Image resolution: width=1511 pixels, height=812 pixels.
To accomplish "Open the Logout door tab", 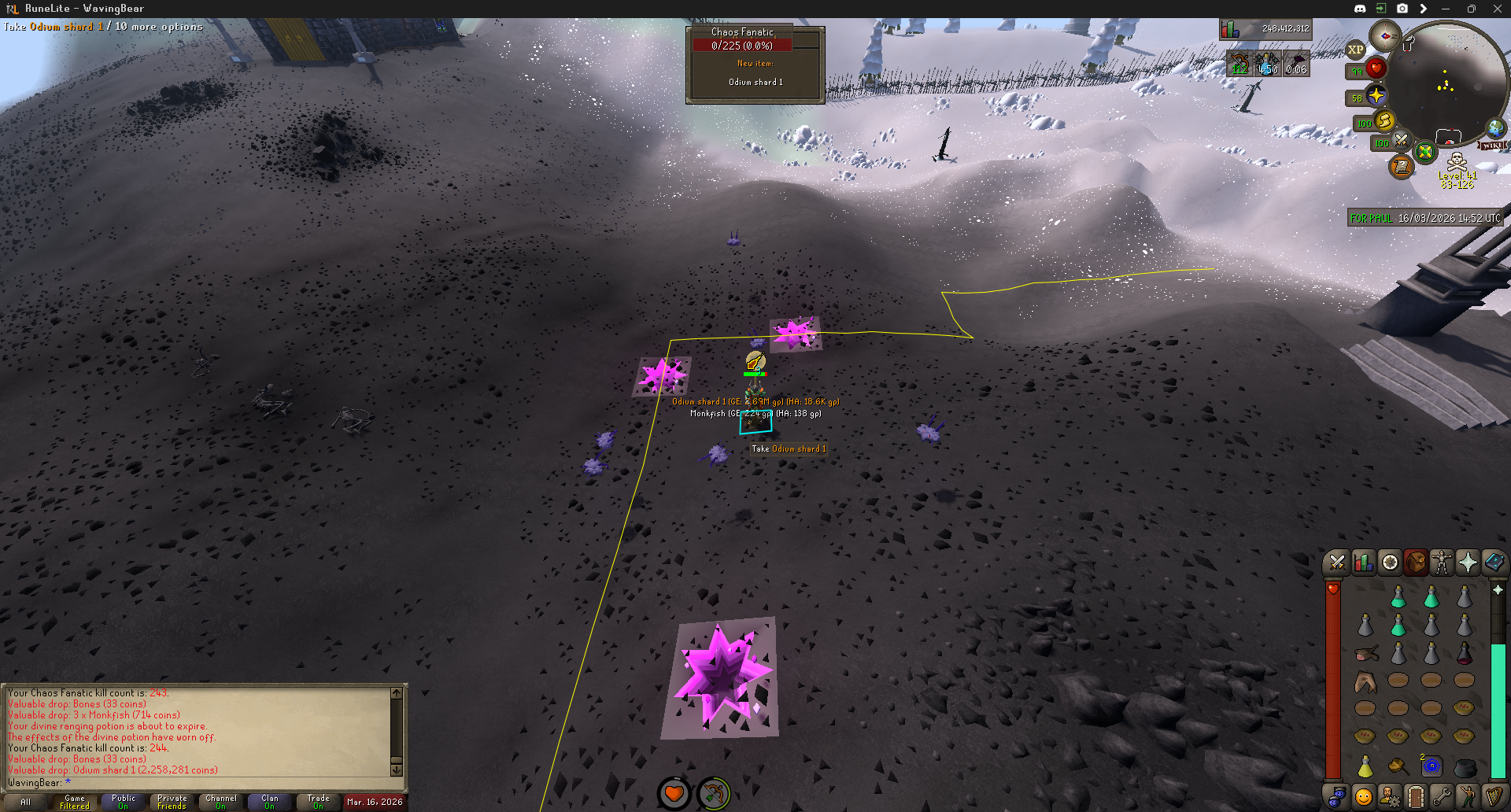I will pyautogui.click(x=1415, y=796).
